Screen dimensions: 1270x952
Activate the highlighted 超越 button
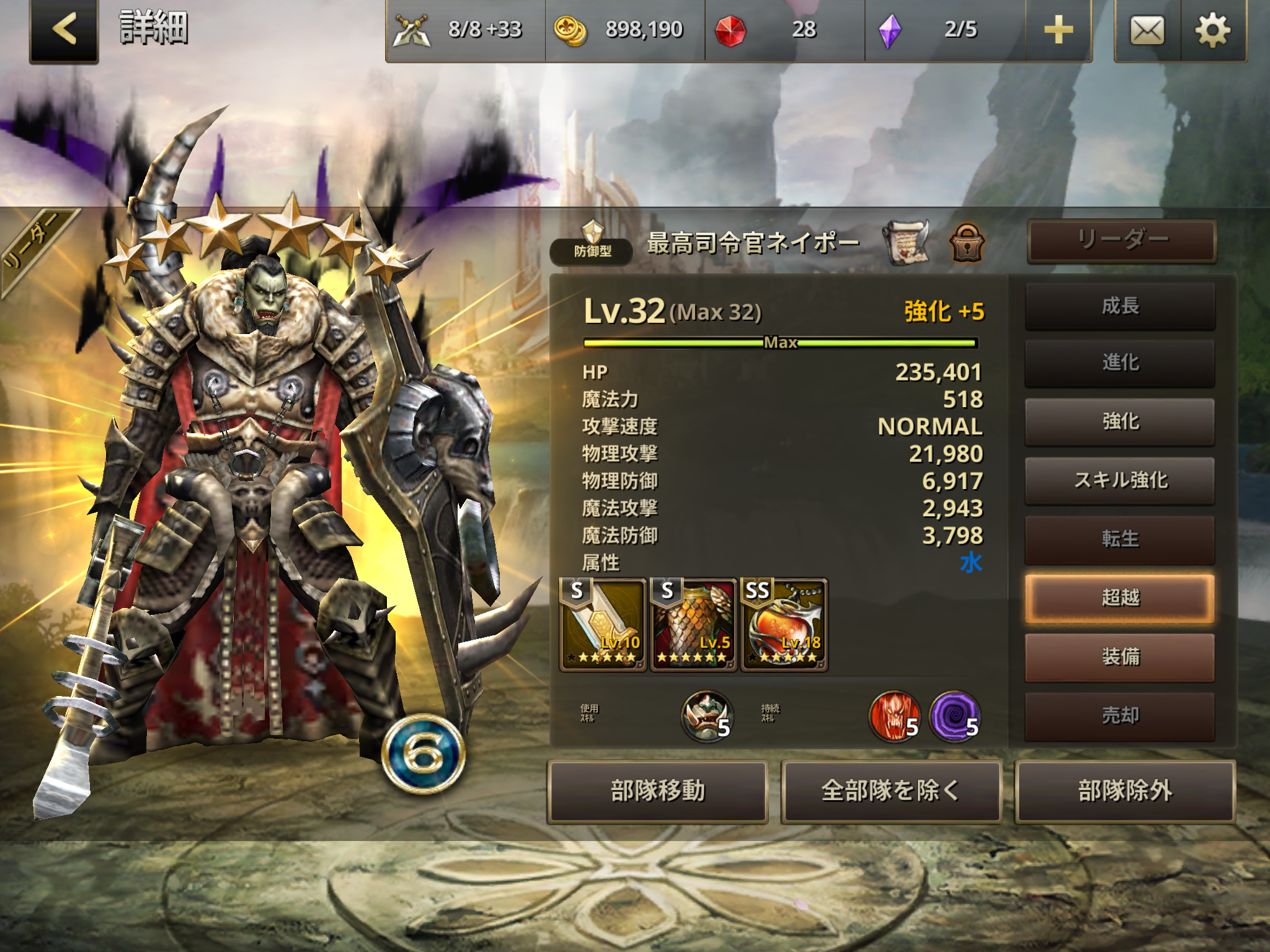[1120, 598]
